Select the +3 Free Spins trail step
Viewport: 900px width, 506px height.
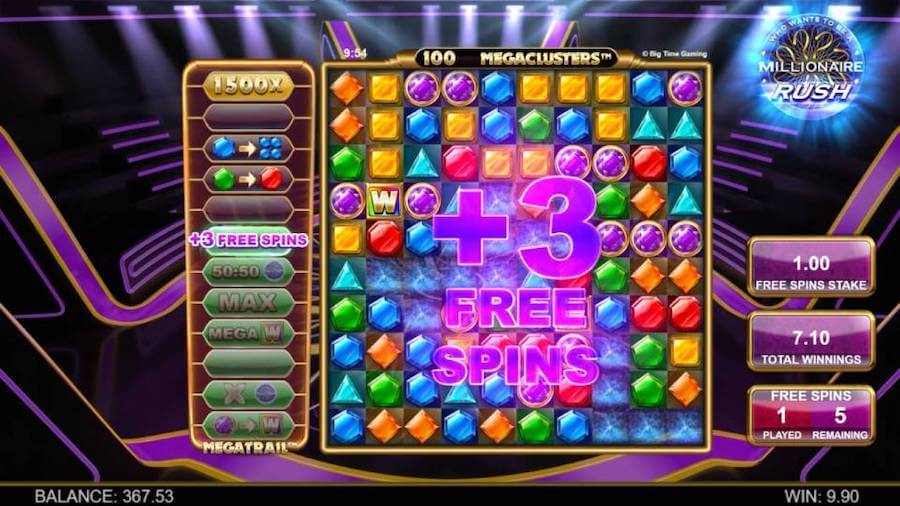[x=248, y=240]
